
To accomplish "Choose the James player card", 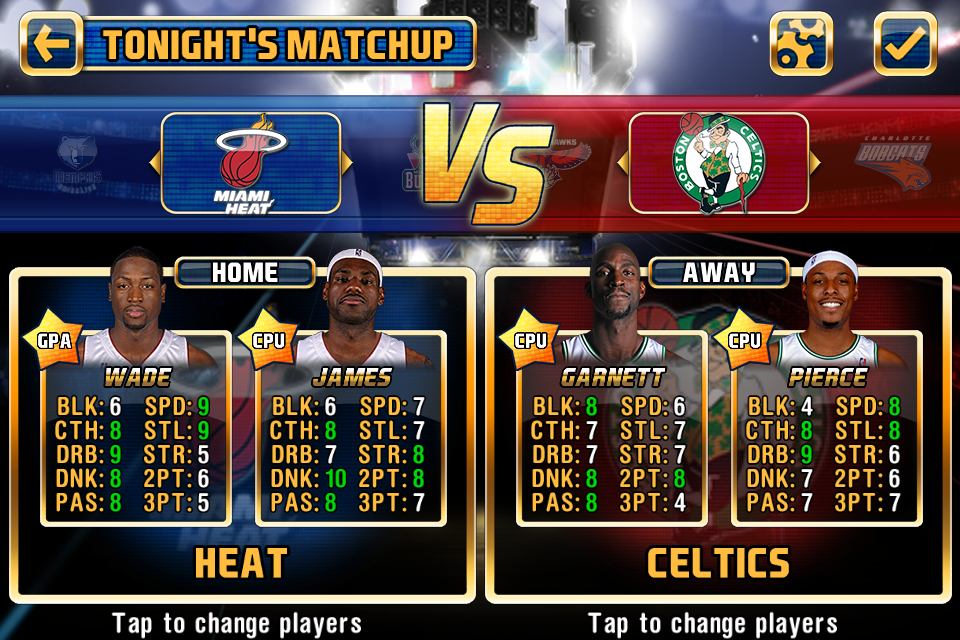I will coord(351,430).
